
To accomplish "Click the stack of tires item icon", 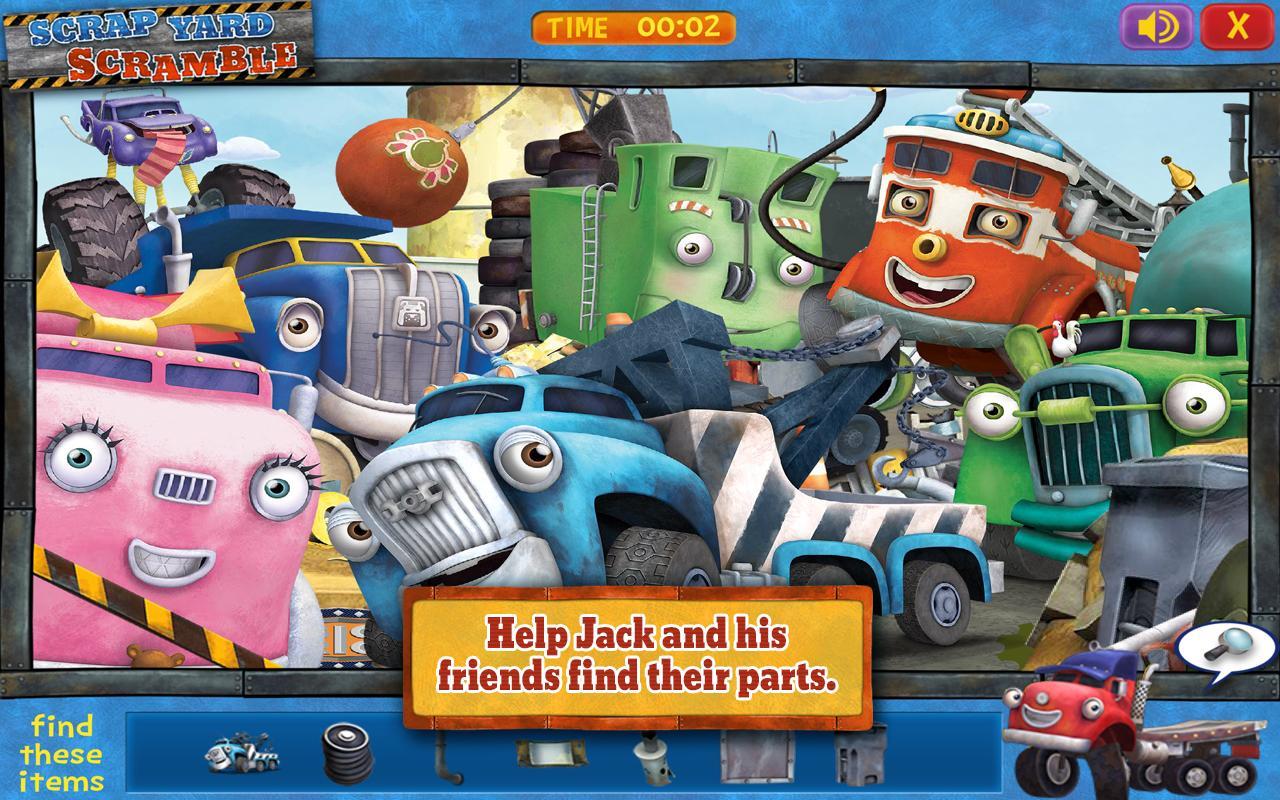I will click(x=348, y=758).
